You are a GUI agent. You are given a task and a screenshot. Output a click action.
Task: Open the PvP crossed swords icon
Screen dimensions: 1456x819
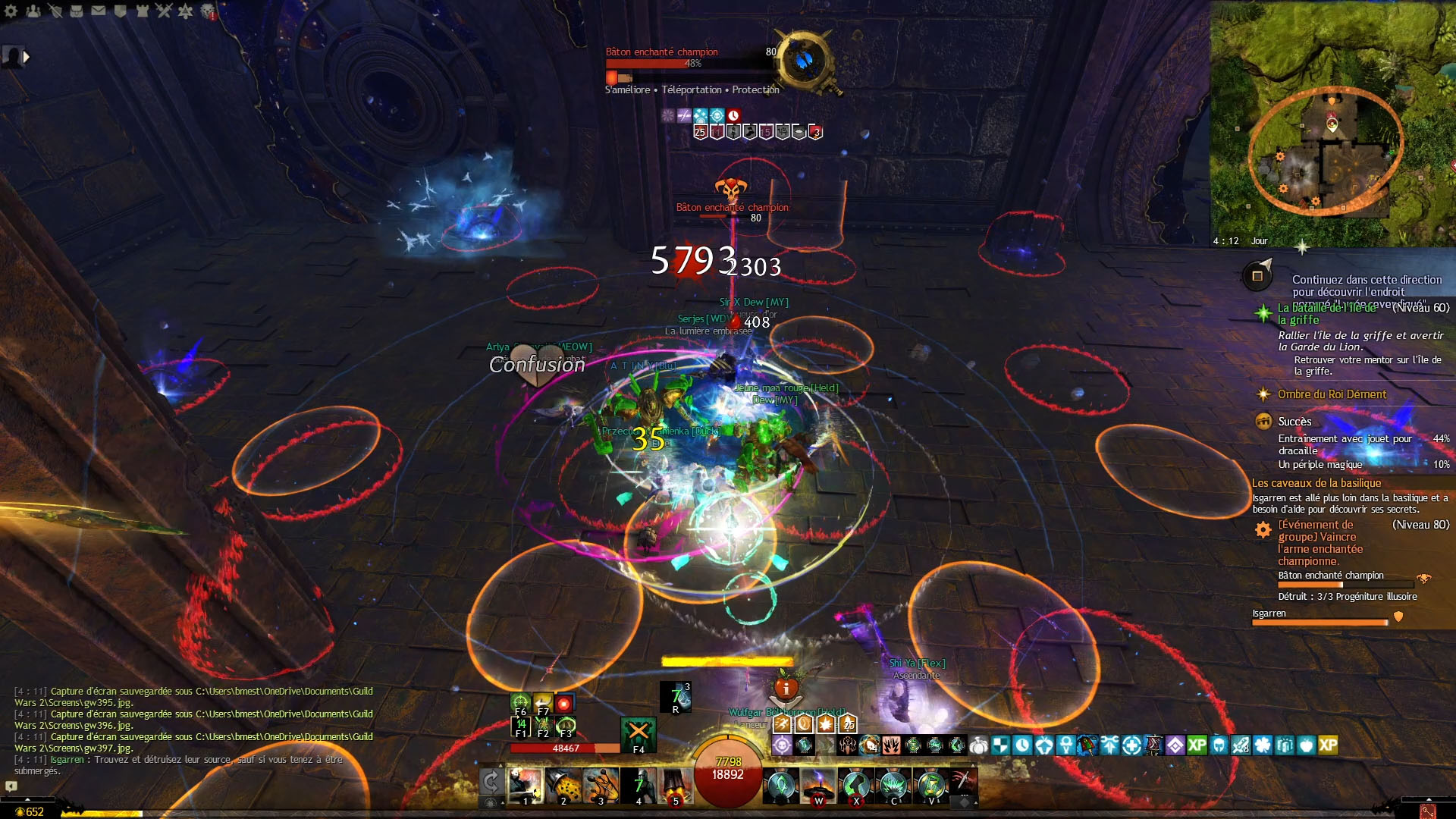(165, 11)
